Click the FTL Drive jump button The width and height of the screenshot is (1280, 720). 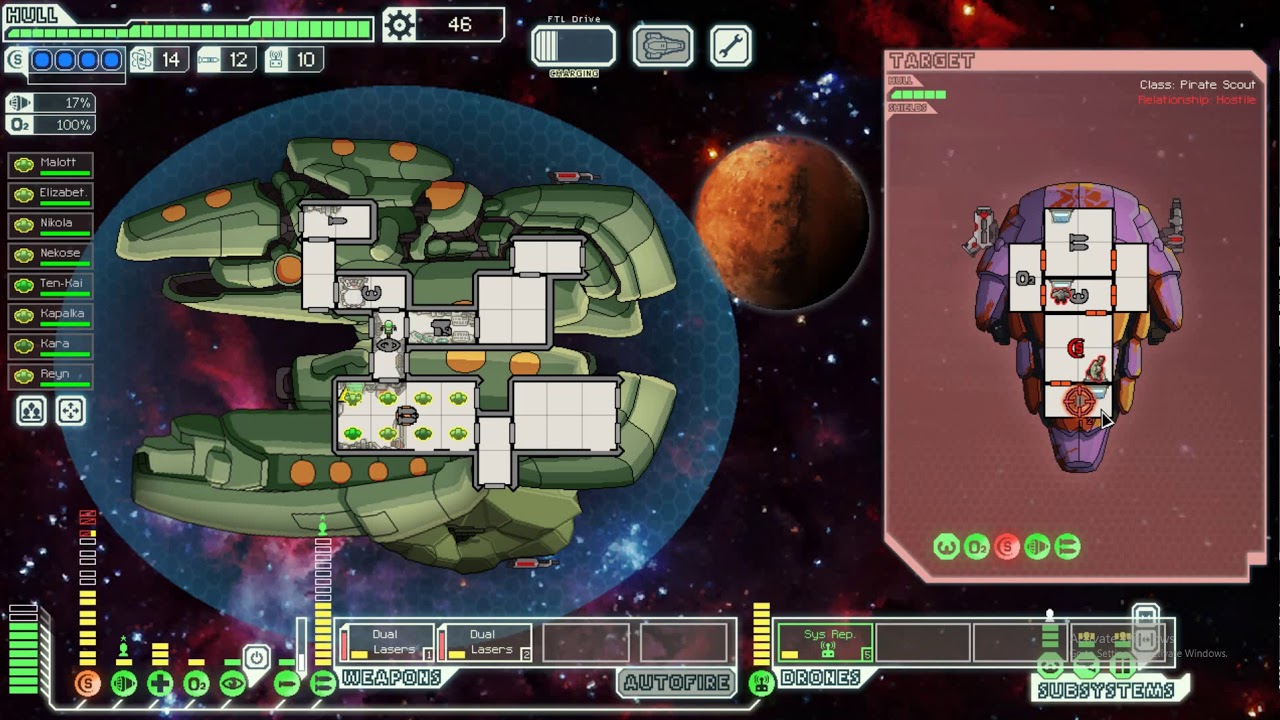point(573,46)
